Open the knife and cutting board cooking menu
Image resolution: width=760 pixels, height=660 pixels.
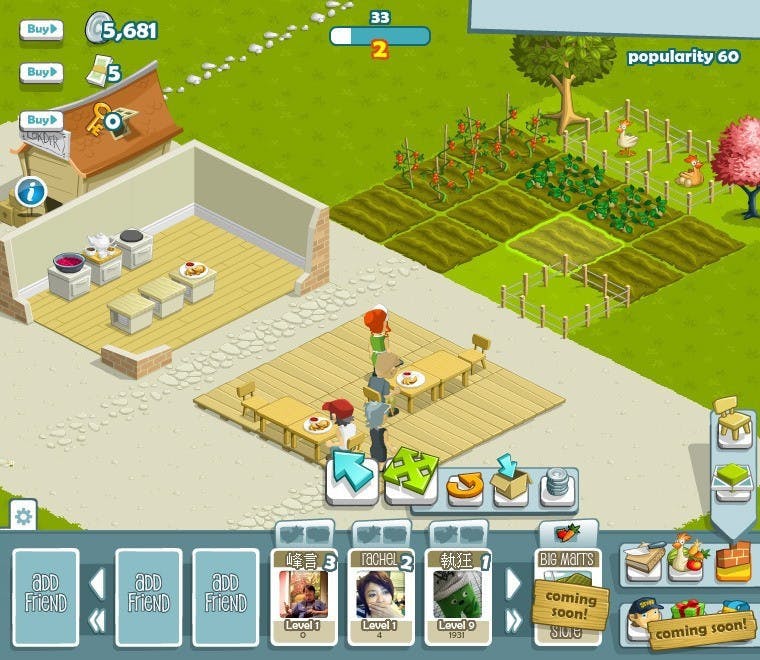tap(642, 563)
